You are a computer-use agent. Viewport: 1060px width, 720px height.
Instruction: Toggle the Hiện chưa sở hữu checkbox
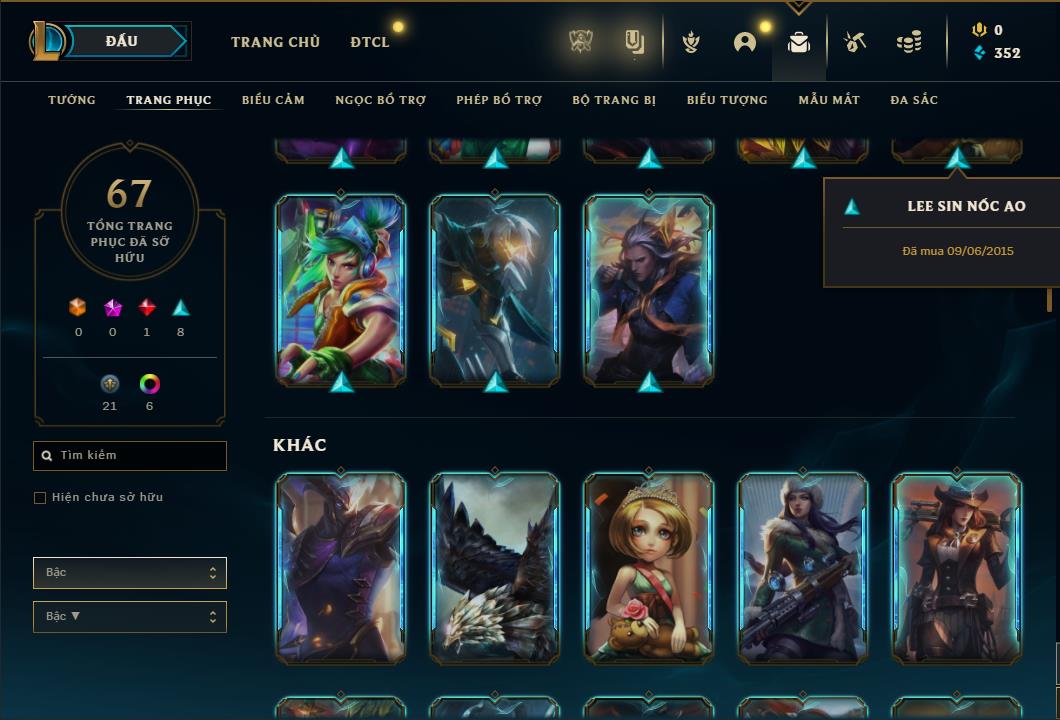pos(40,498)
